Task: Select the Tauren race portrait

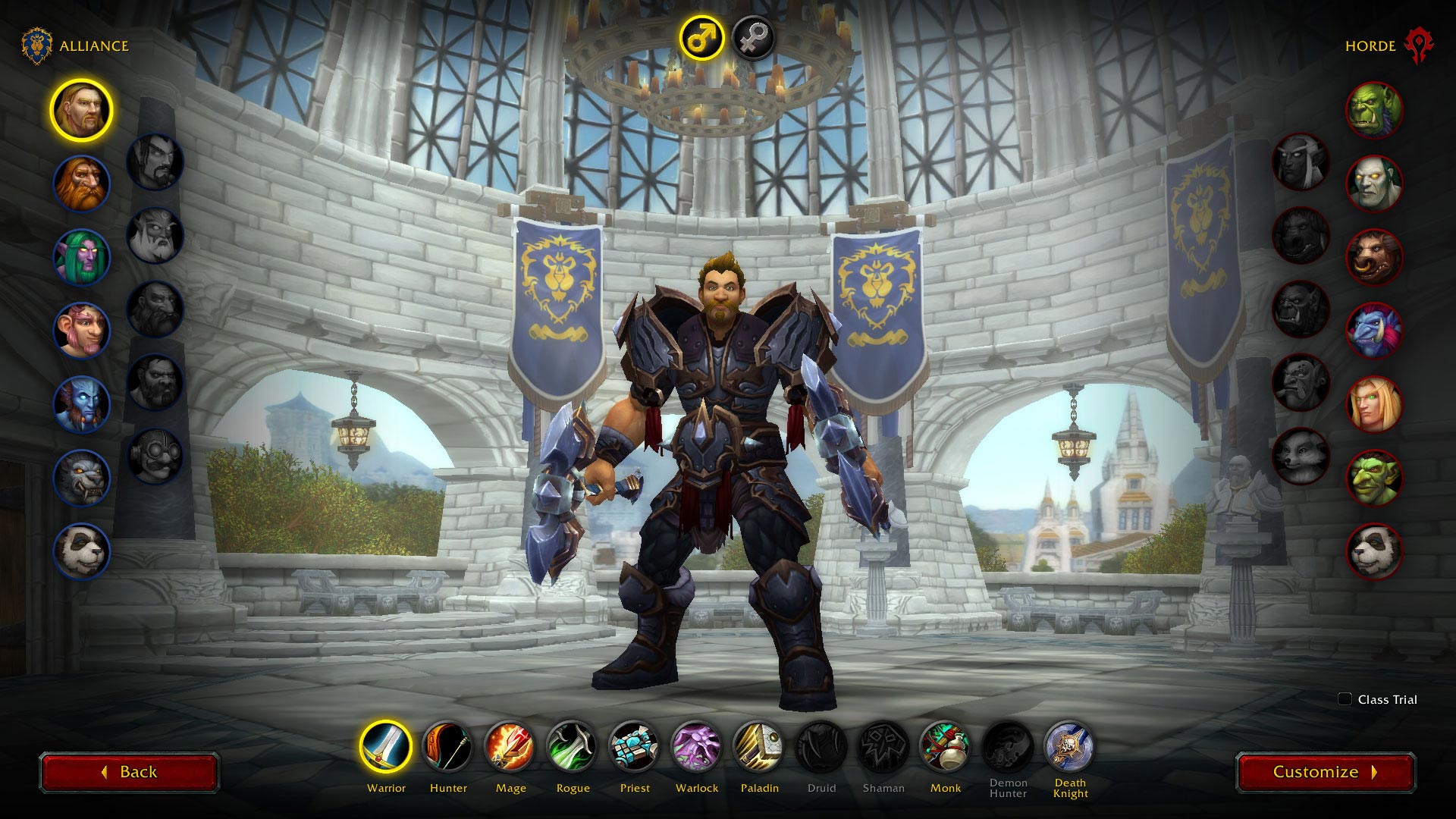Action: (1373, 257)
